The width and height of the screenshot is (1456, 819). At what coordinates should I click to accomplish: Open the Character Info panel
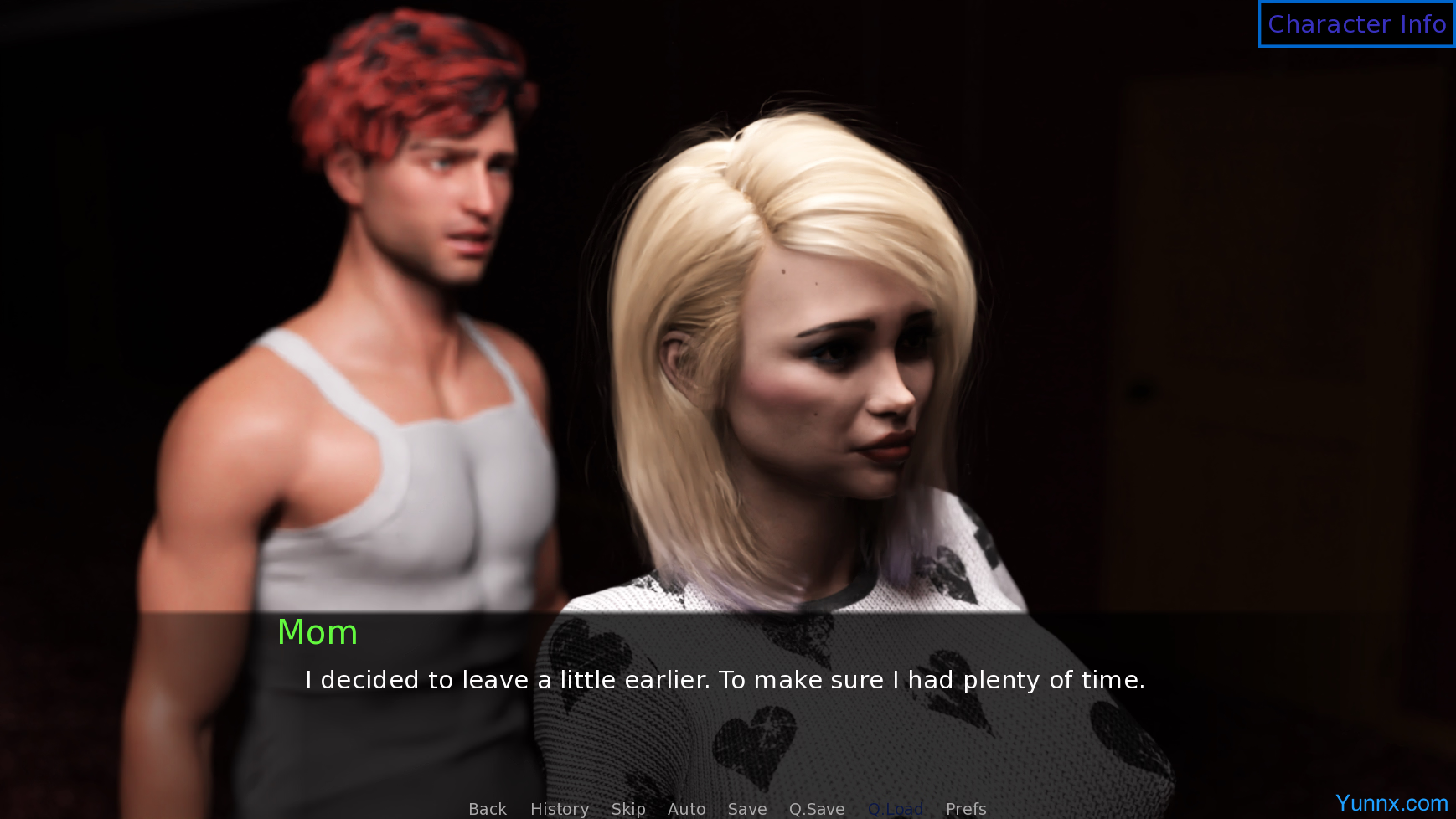click(1356, 24)
